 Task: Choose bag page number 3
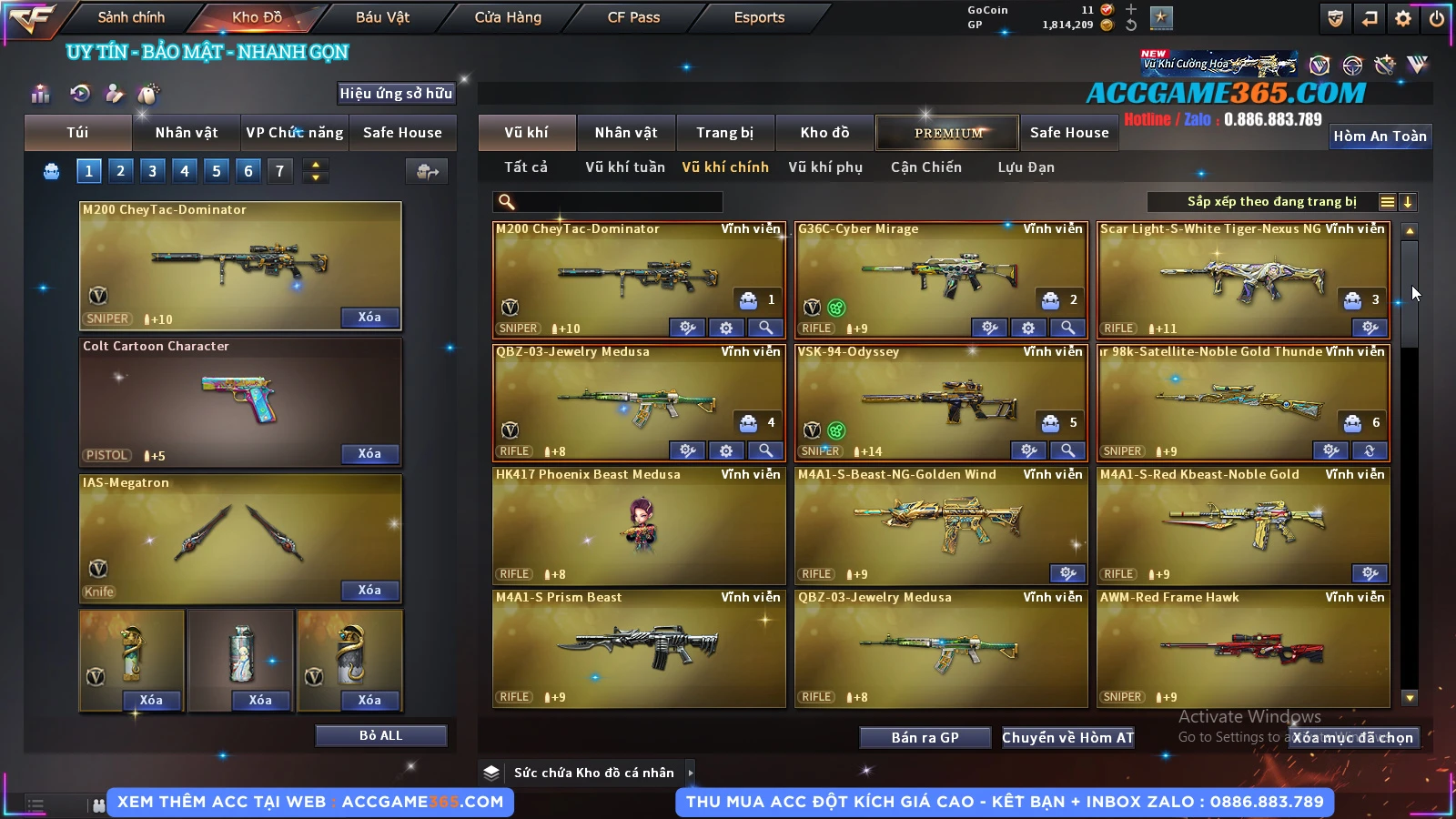[152, 170]
